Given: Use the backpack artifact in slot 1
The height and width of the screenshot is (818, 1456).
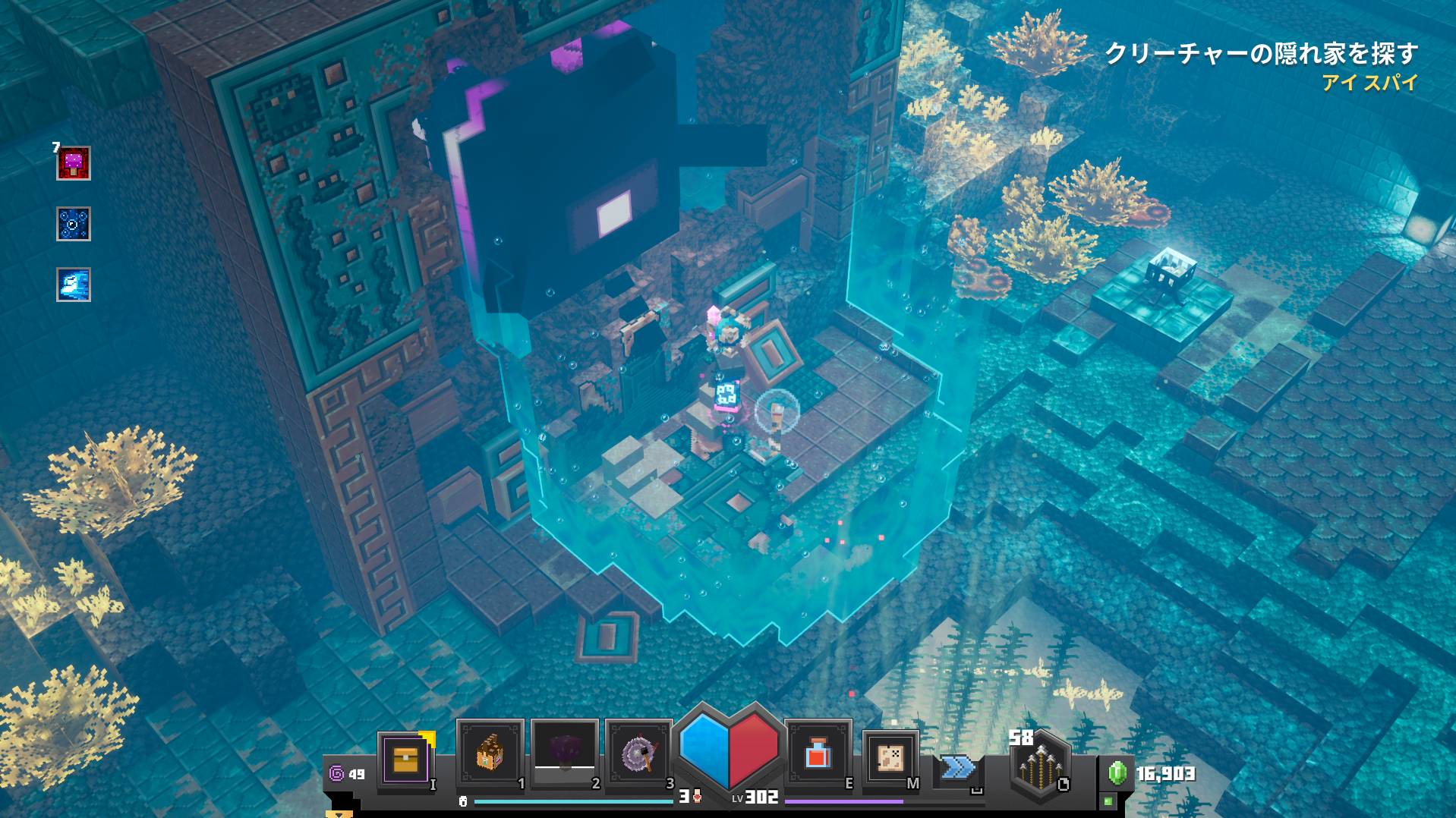Looking at the screenshot, I should 490,754.
